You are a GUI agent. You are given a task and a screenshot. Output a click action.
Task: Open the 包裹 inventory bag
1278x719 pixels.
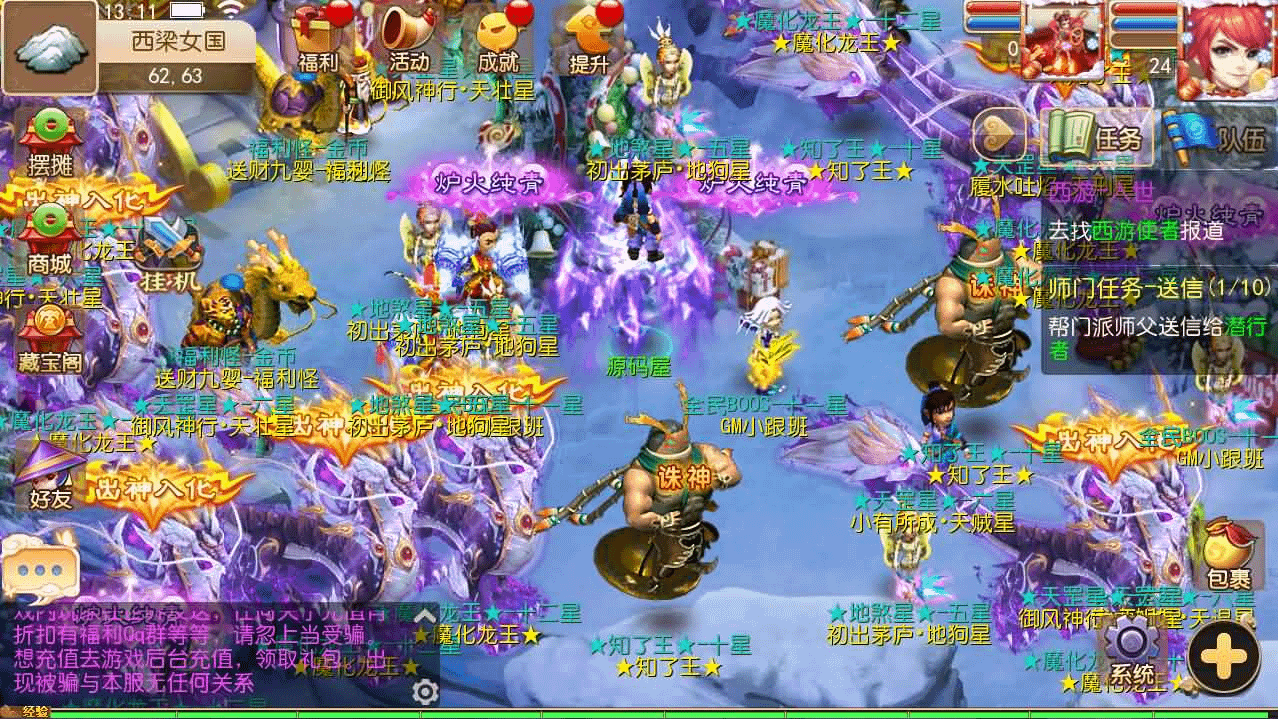pos(1228,555)
